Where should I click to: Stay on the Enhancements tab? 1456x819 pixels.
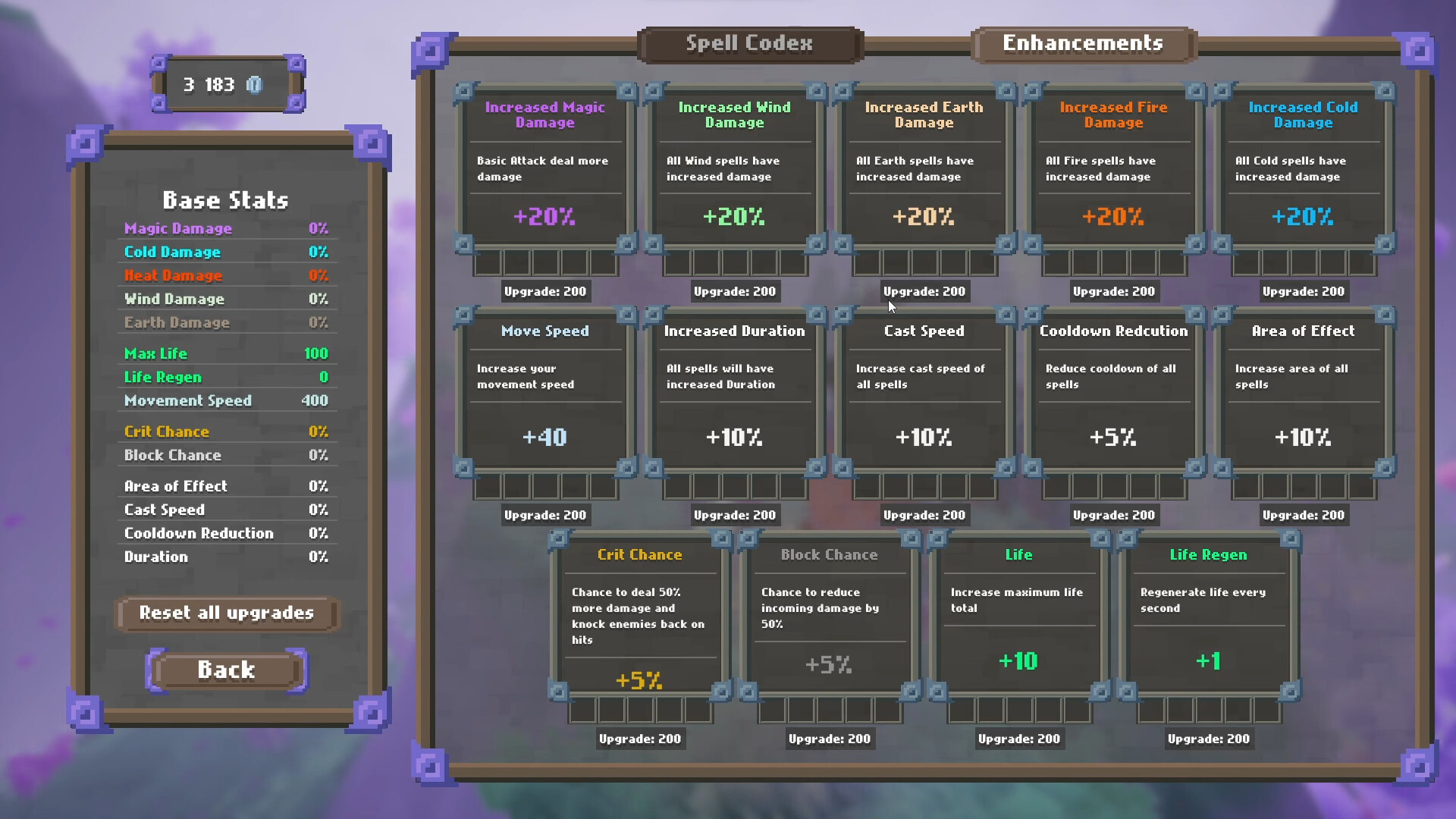point(1083,43)
